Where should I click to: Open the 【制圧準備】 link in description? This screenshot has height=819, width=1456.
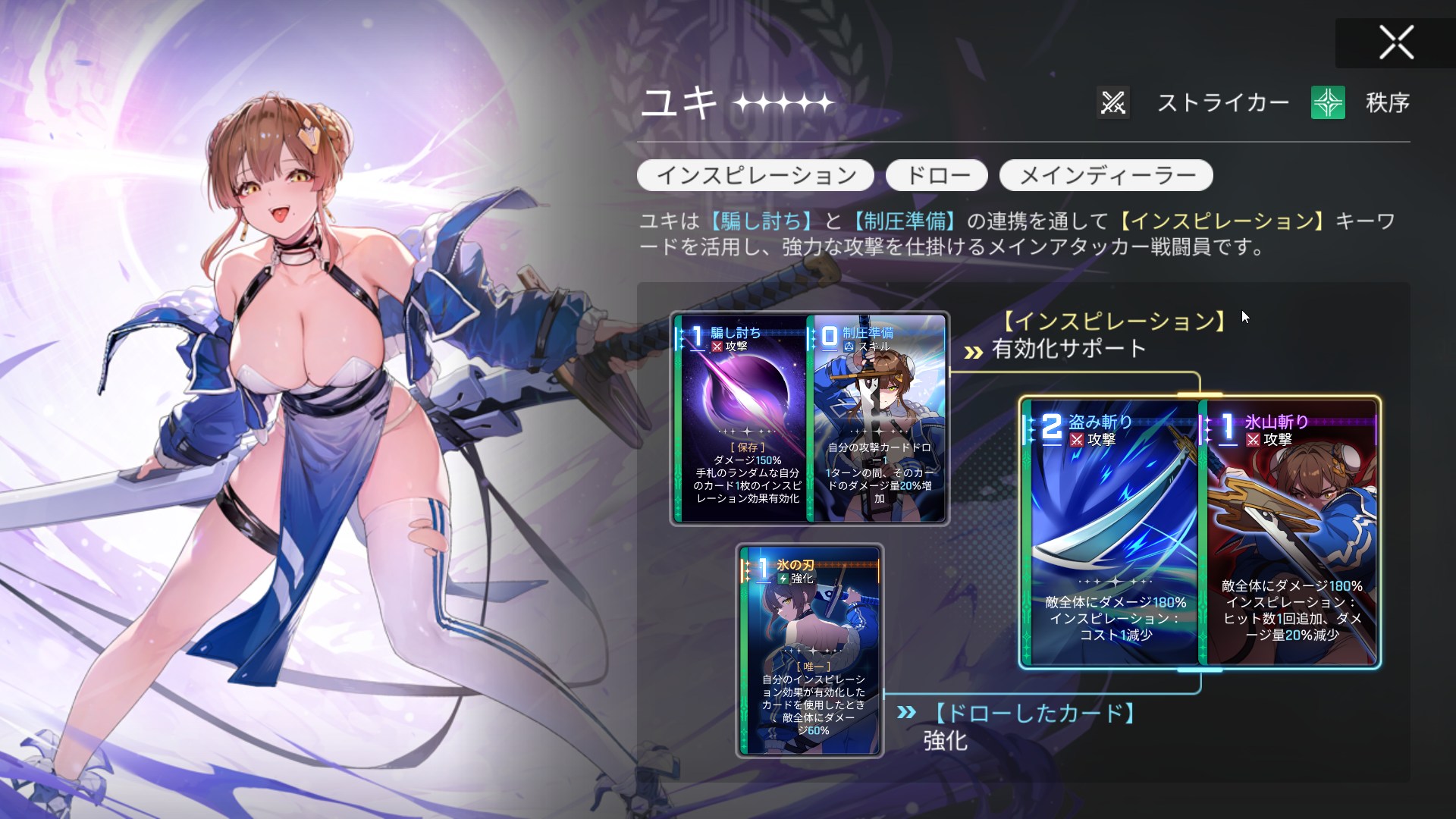[905, 221]
